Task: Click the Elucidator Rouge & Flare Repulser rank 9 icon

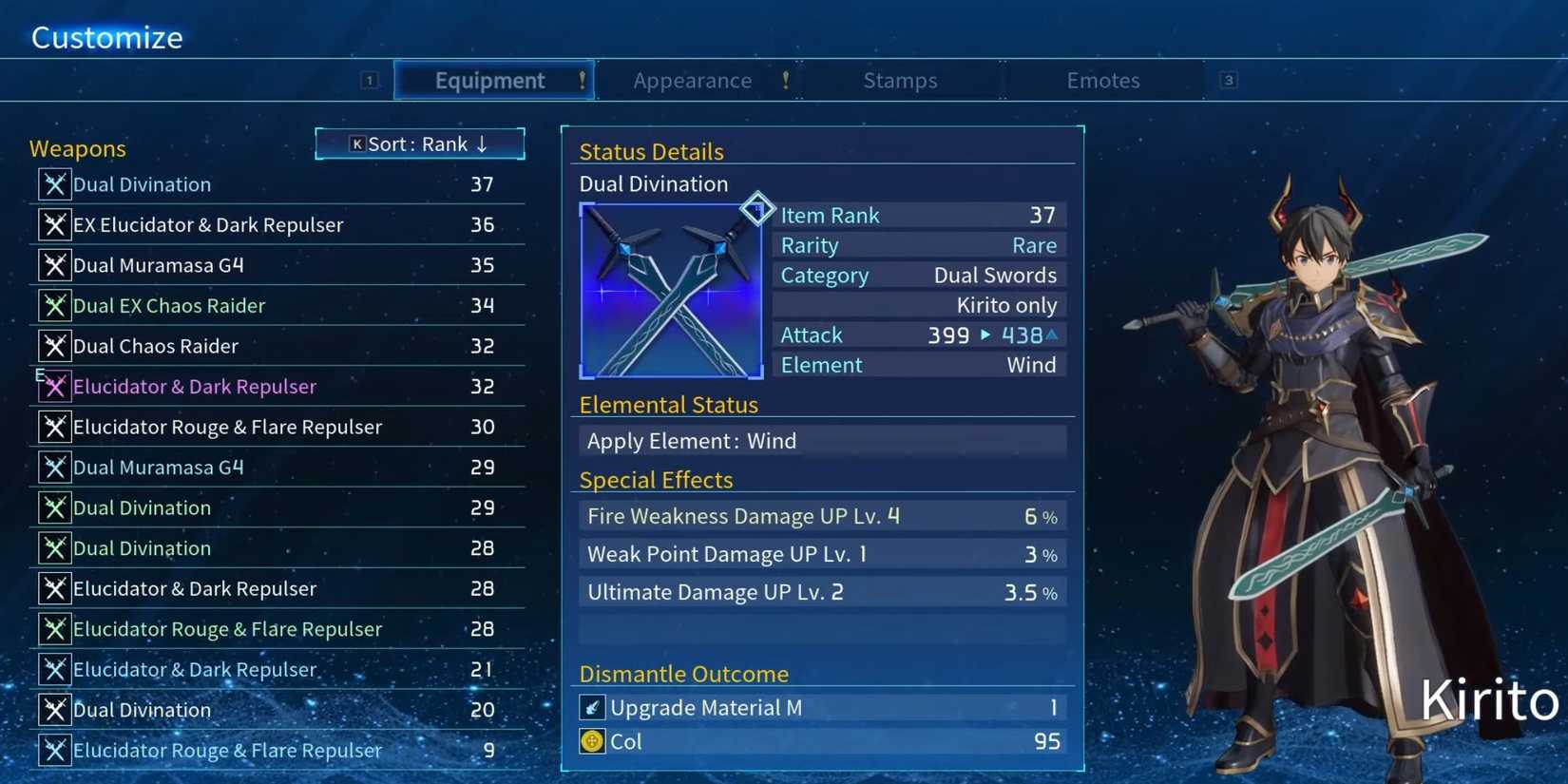Action: click(x=54, y=750)
